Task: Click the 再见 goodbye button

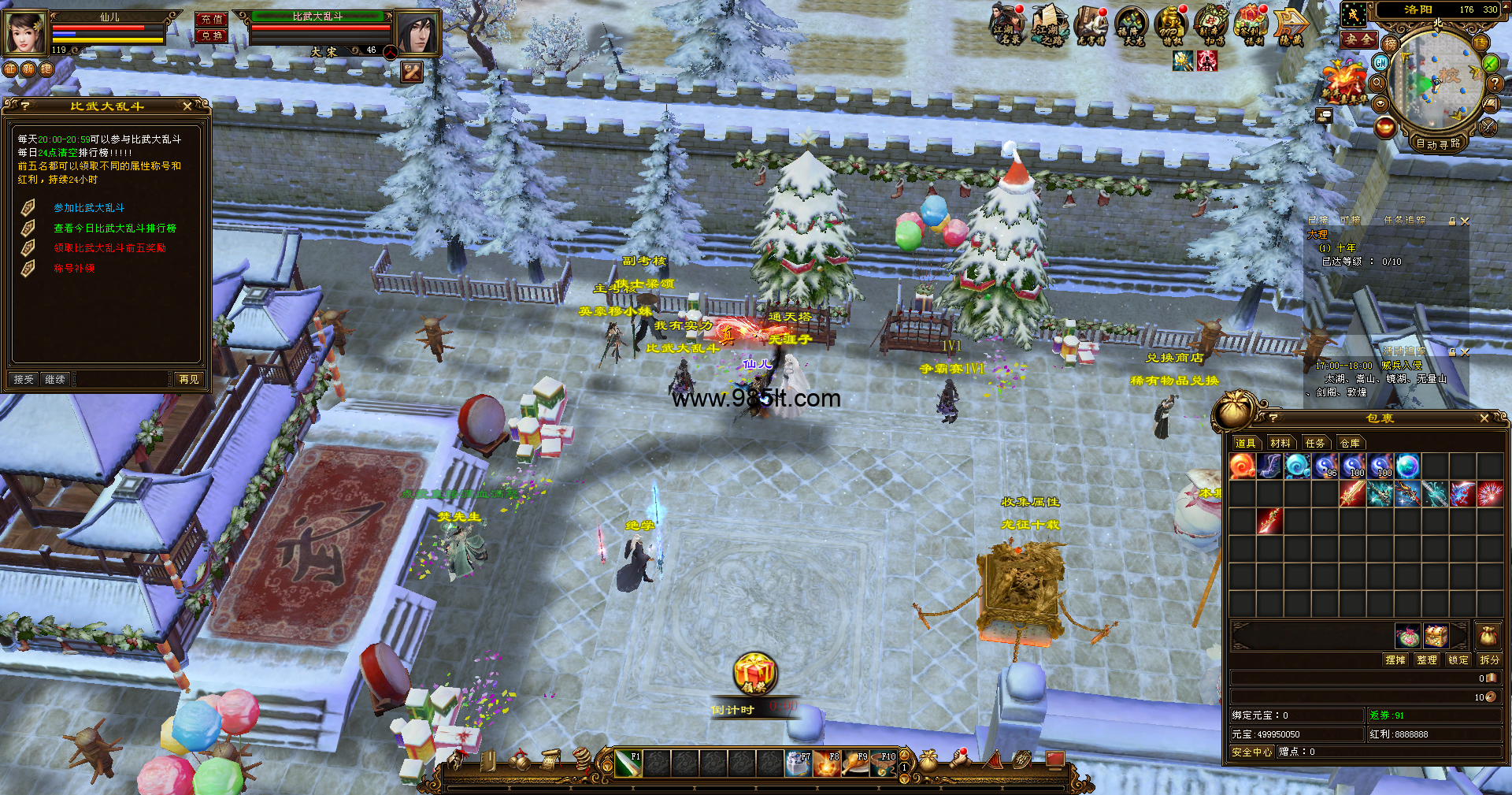Action: click(x=189, y=380)
